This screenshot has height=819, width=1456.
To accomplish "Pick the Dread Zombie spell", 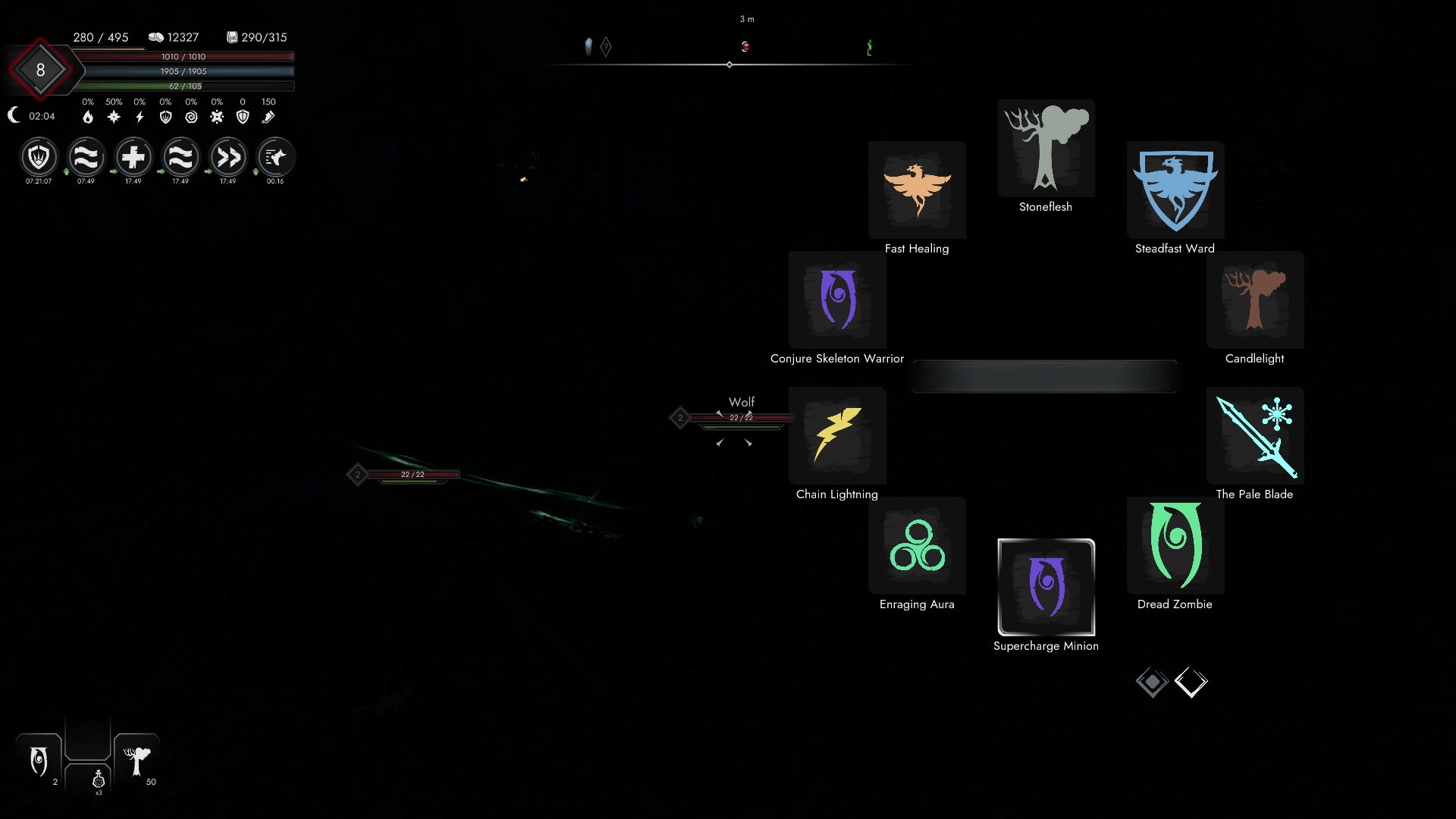I will pyautogui.click(x=1174, y=545).
